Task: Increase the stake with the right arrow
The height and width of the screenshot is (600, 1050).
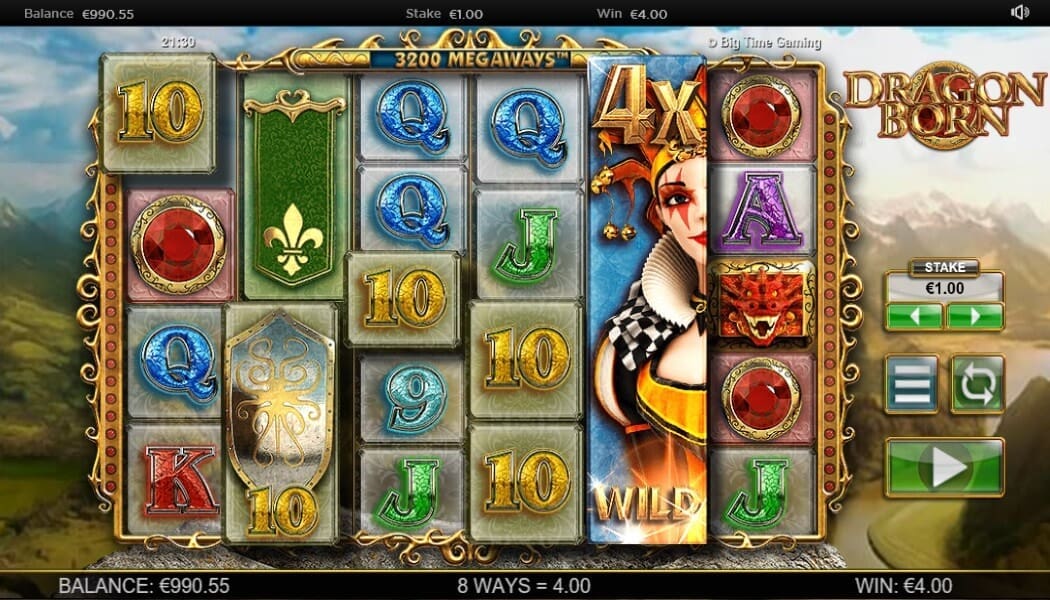Action: pyautogui.click(x=975, y=317)
